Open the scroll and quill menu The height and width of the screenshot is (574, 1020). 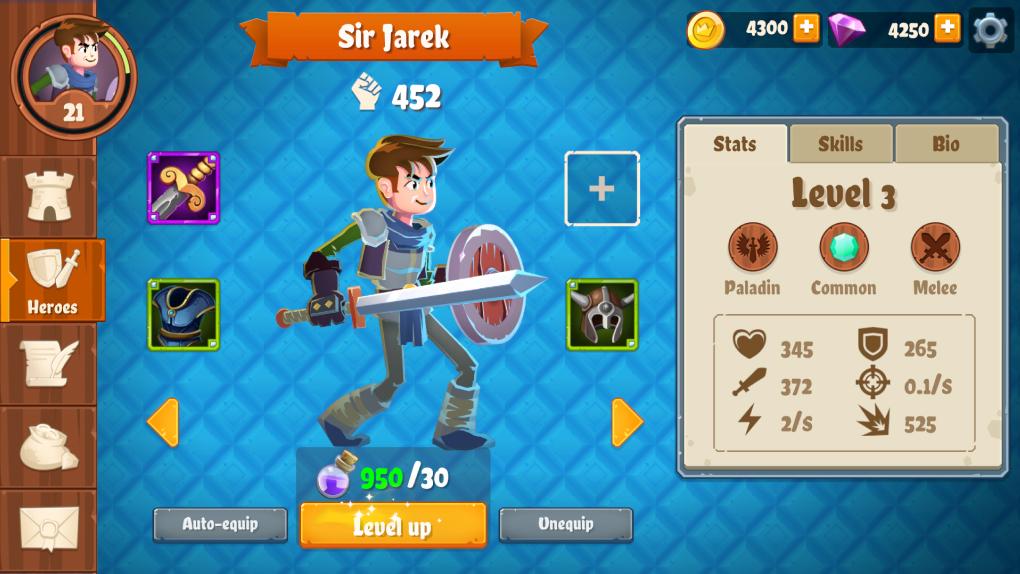(x=49, y=364)
